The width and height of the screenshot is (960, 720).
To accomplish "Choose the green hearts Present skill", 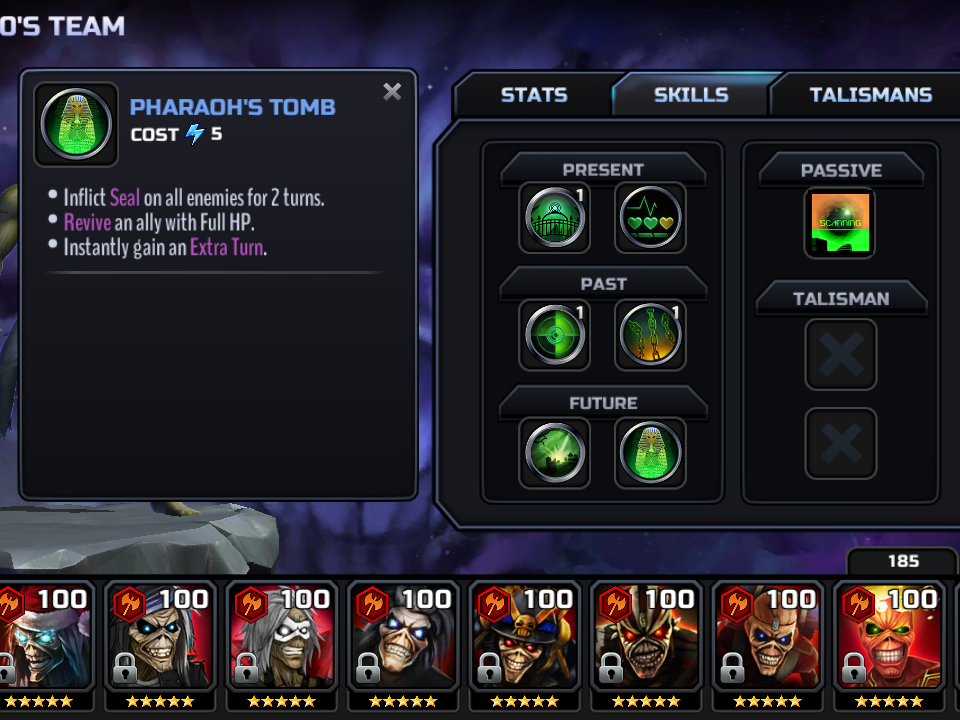I will click(650, 217).
